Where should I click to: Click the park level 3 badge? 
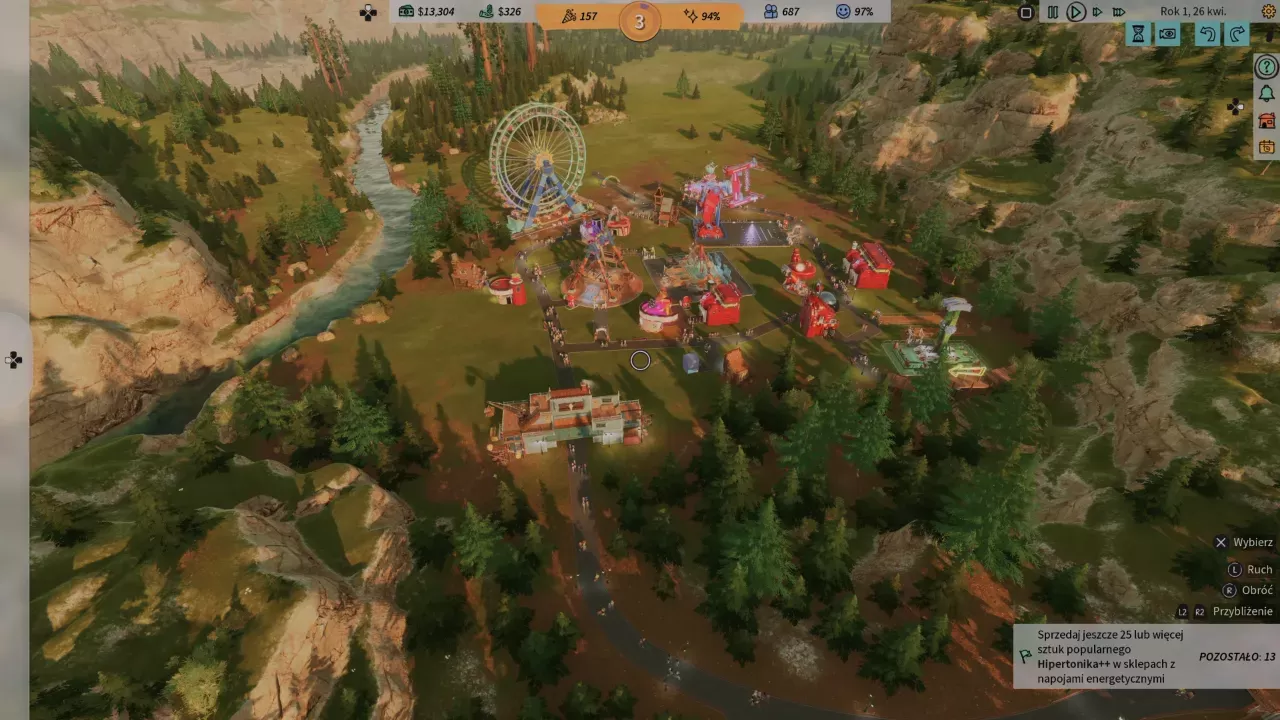(640, 19)
